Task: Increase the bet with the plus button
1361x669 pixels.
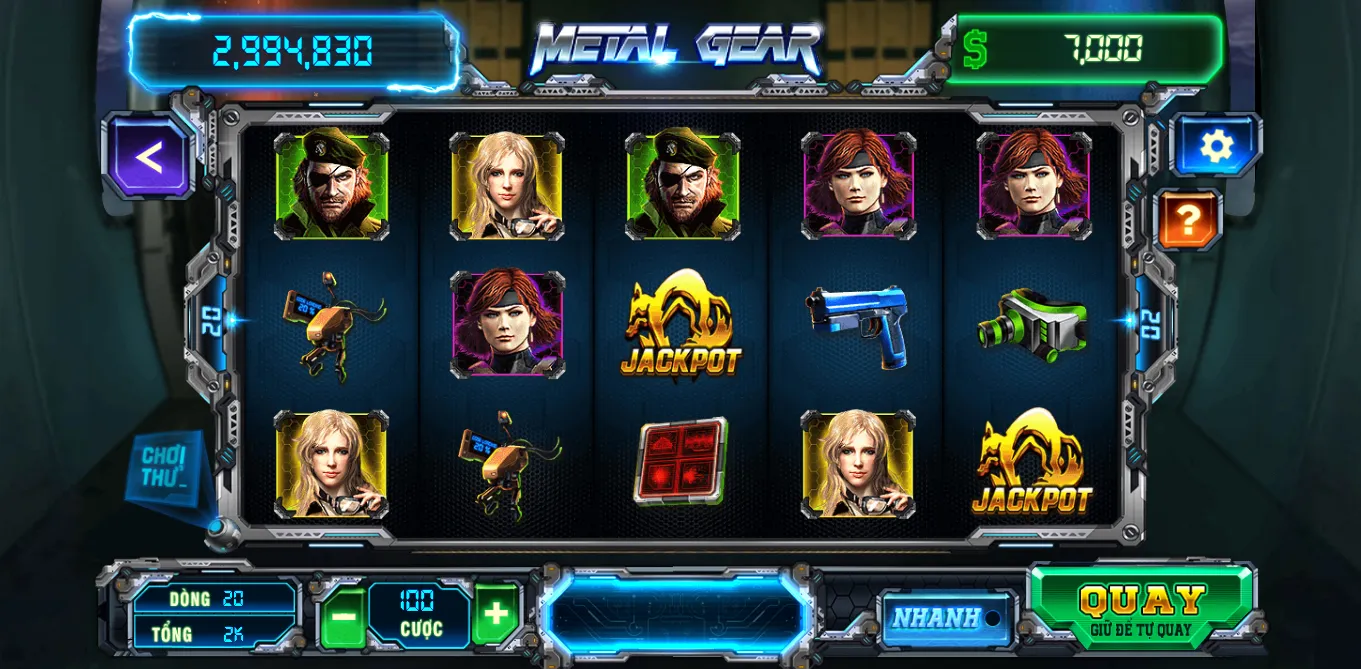Action: (496, 614)
